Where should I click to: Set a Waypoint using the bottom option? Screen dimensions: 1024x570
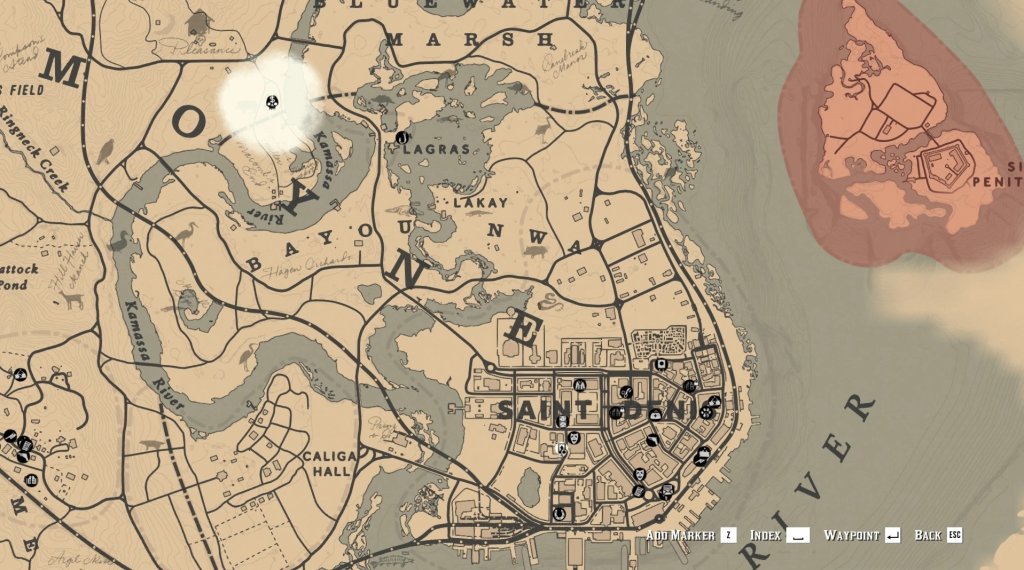(861, 536)
